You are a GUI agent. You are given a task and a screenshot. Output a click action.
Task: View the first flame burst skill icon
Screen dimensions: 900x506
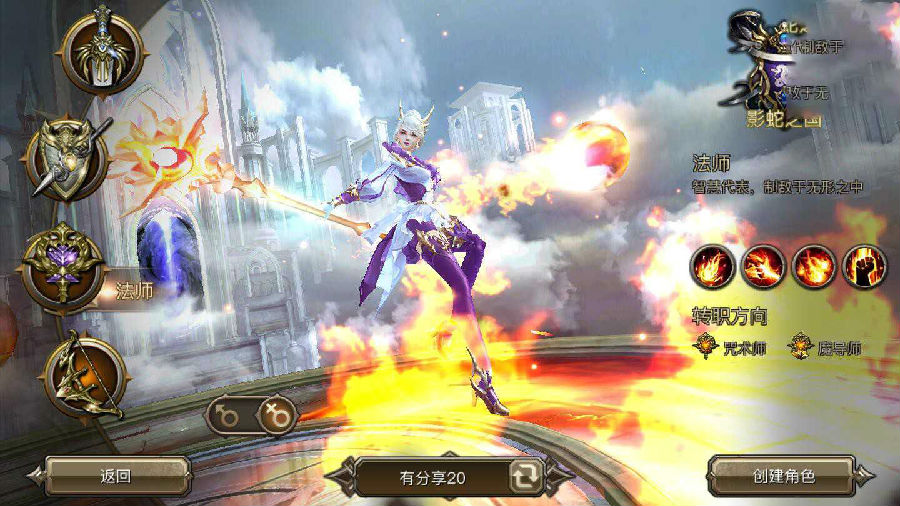[x=712, y=265]
